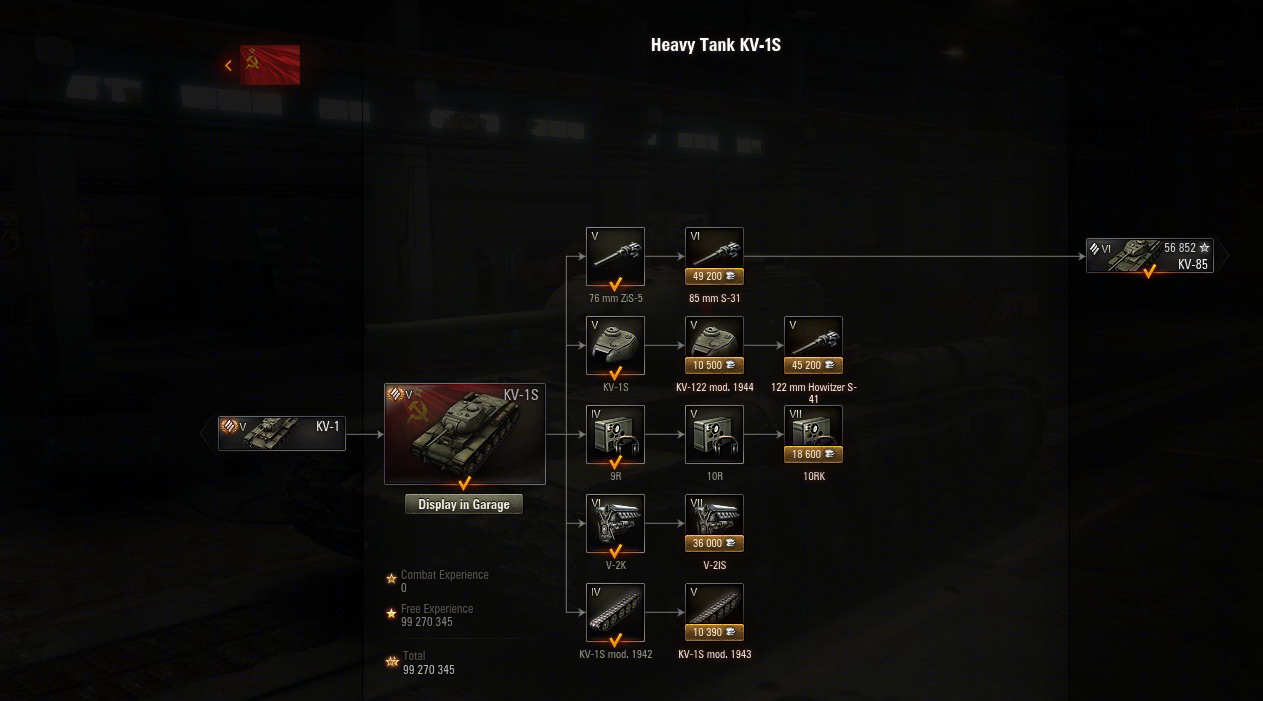Research the KV-122 mod. 1944 turret

(714, 345)
